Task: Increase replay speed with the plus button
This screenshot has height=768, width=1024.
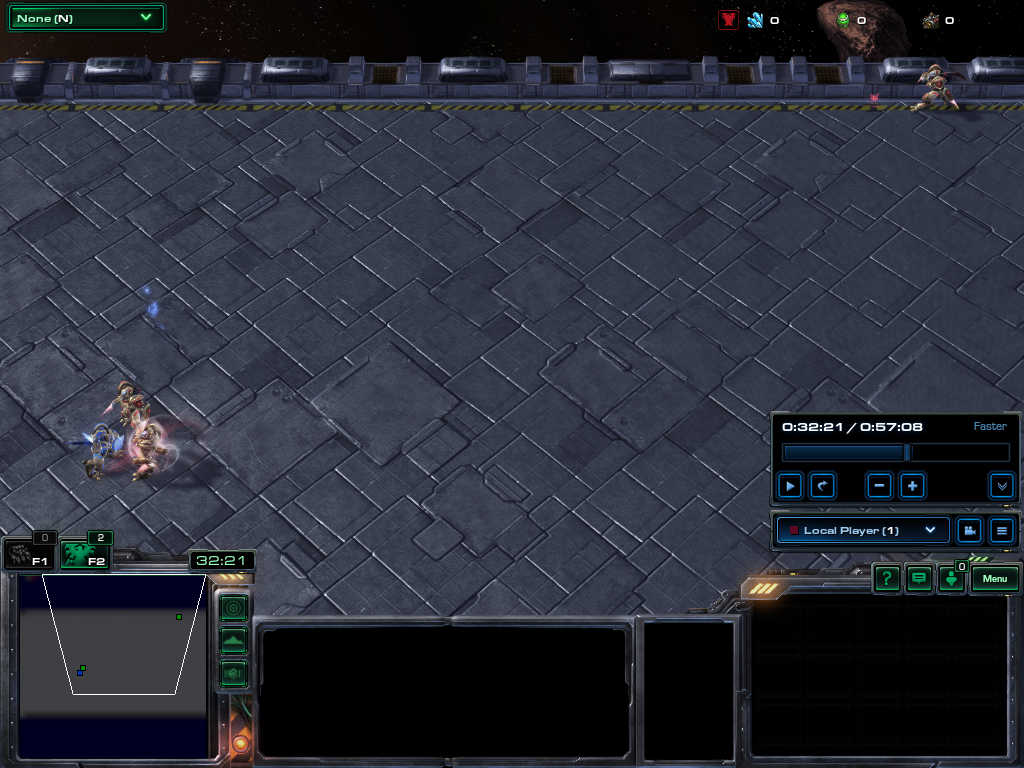Action: pyautogui.click(x=912, y=486)
